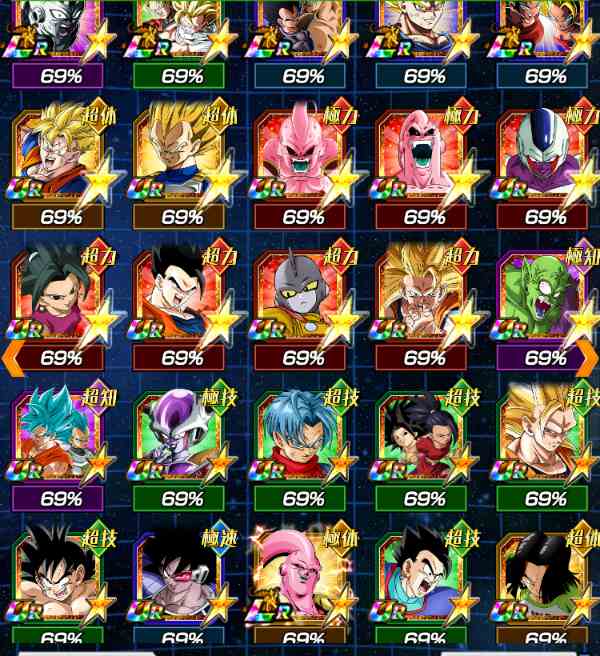Select the LR Majin Buu card with sparkles
The image size is (600, 656).
click(303, 580)
